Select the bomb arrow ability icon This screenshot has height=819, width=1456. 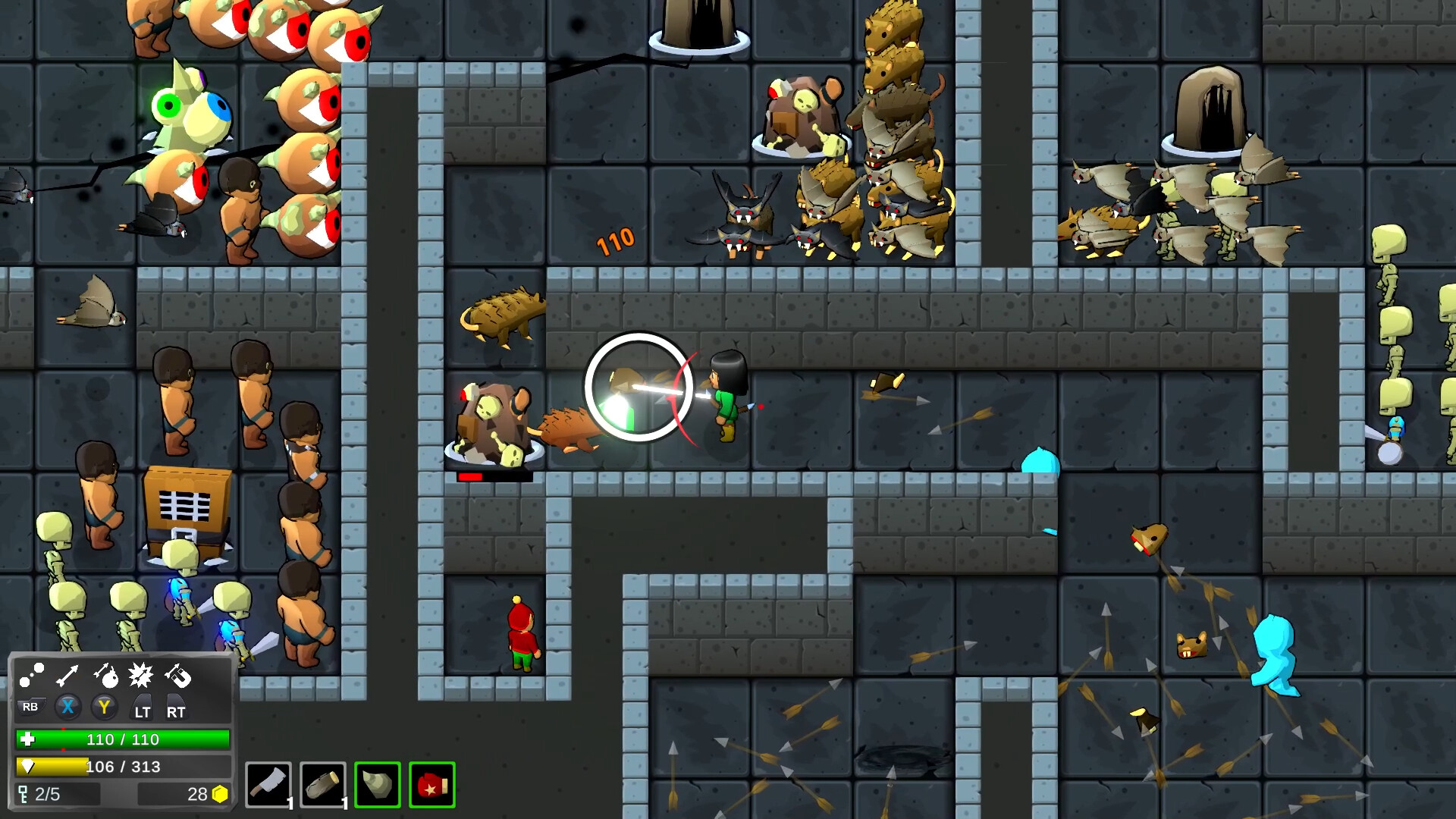(x=107, y=676)
